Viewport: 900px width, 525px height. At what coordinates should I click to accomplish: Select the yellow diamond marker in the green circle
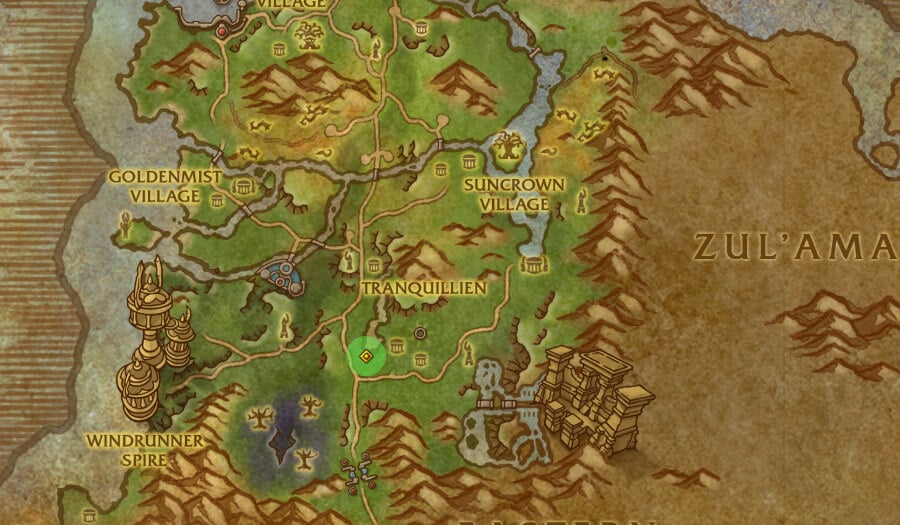(x=367, y=356)
